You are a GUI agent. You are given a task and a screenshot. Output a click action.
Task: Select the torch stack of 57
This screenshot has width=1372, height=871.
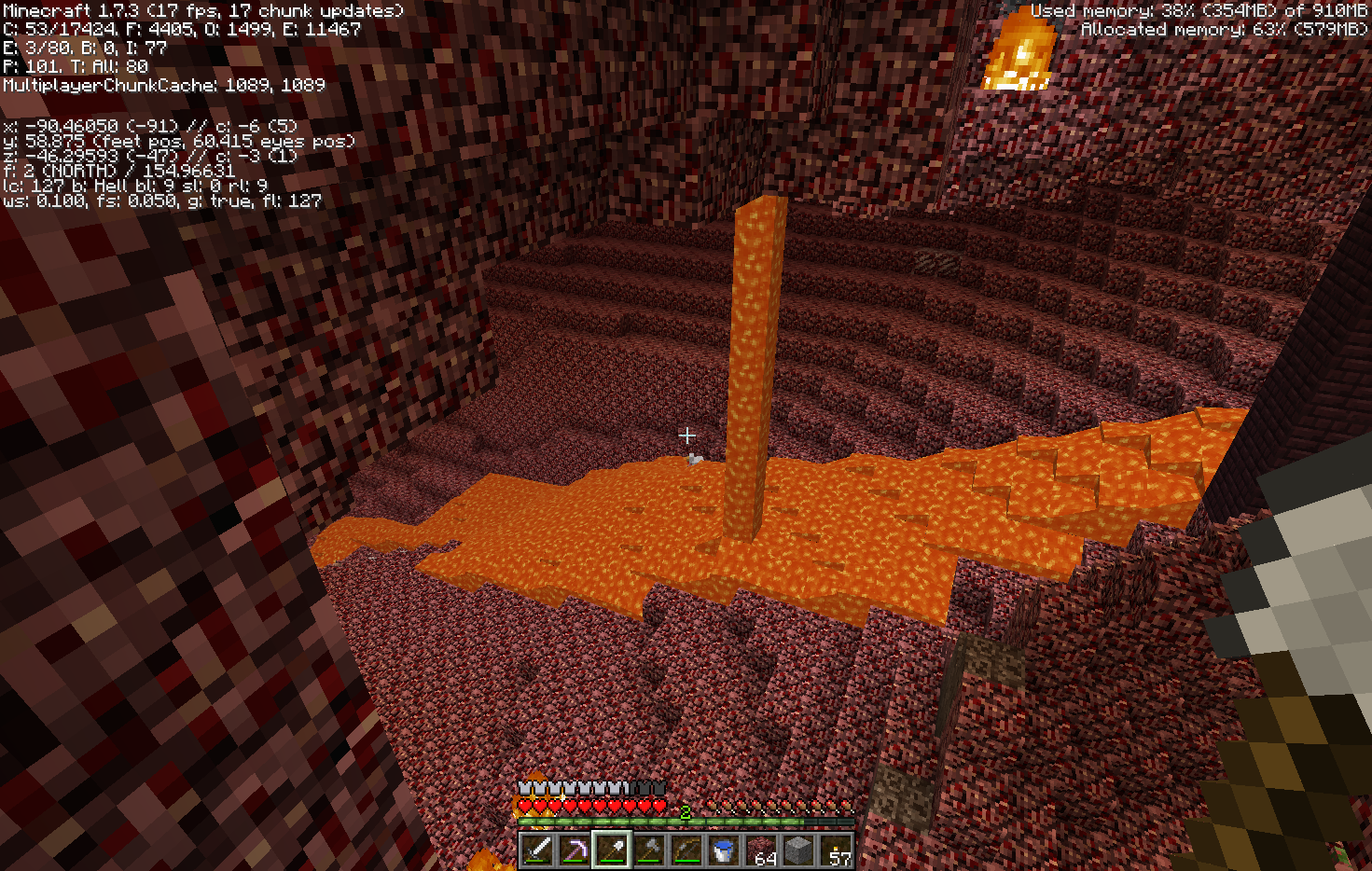click(836, 850)
